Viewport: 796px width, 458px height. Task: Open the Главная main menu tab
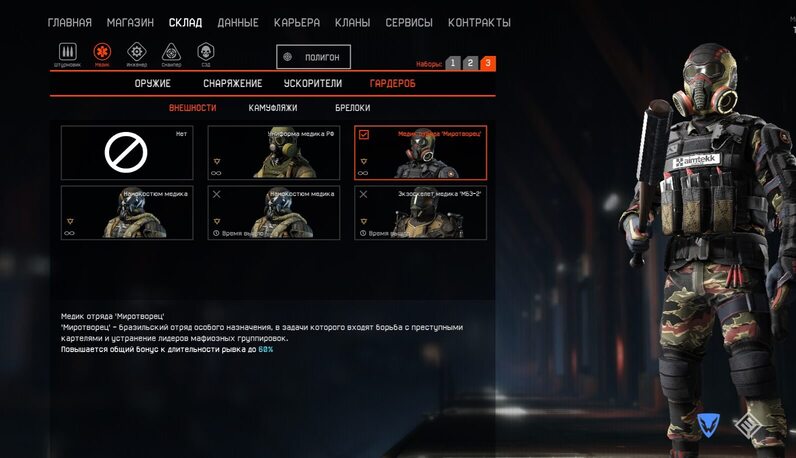(x=69, y=22)
